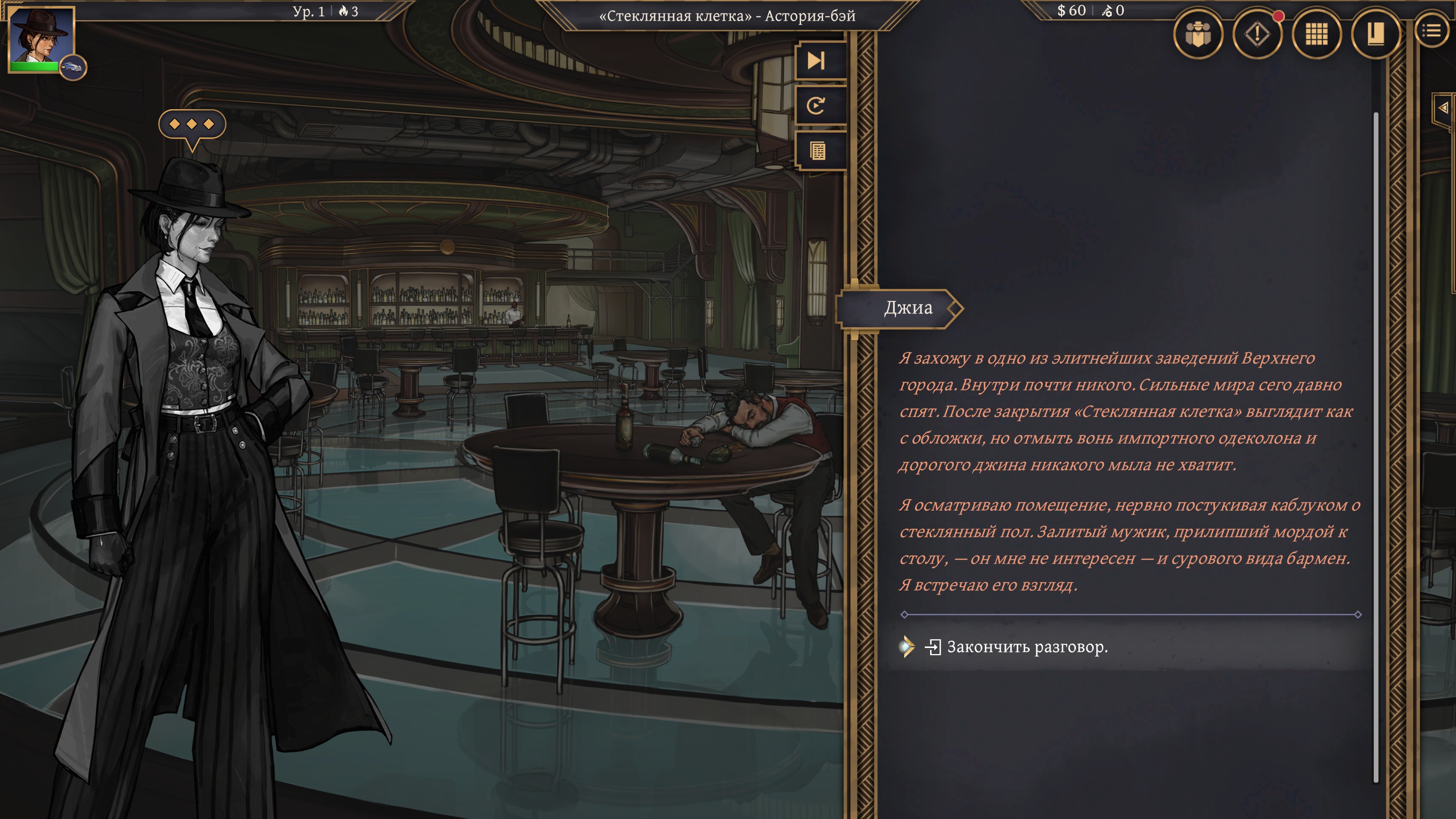The height and width of the screenshot is (819, 1456).
Task: Toggle dialogue auto-play circular arrow button
Action: tap(817, 106)
